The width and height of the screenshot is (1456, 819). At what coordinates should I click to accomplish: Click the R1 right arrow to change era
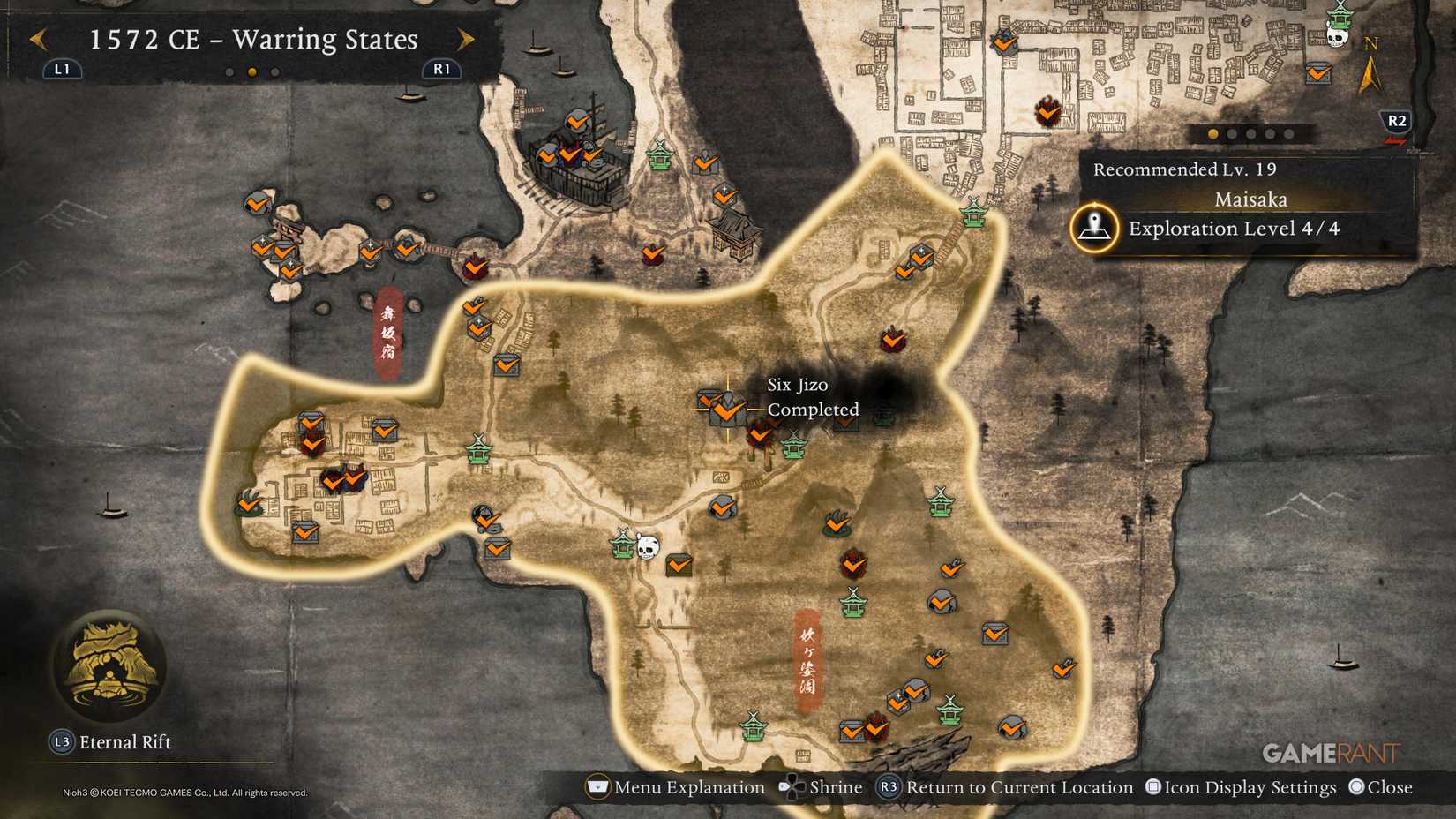[466, 40]
